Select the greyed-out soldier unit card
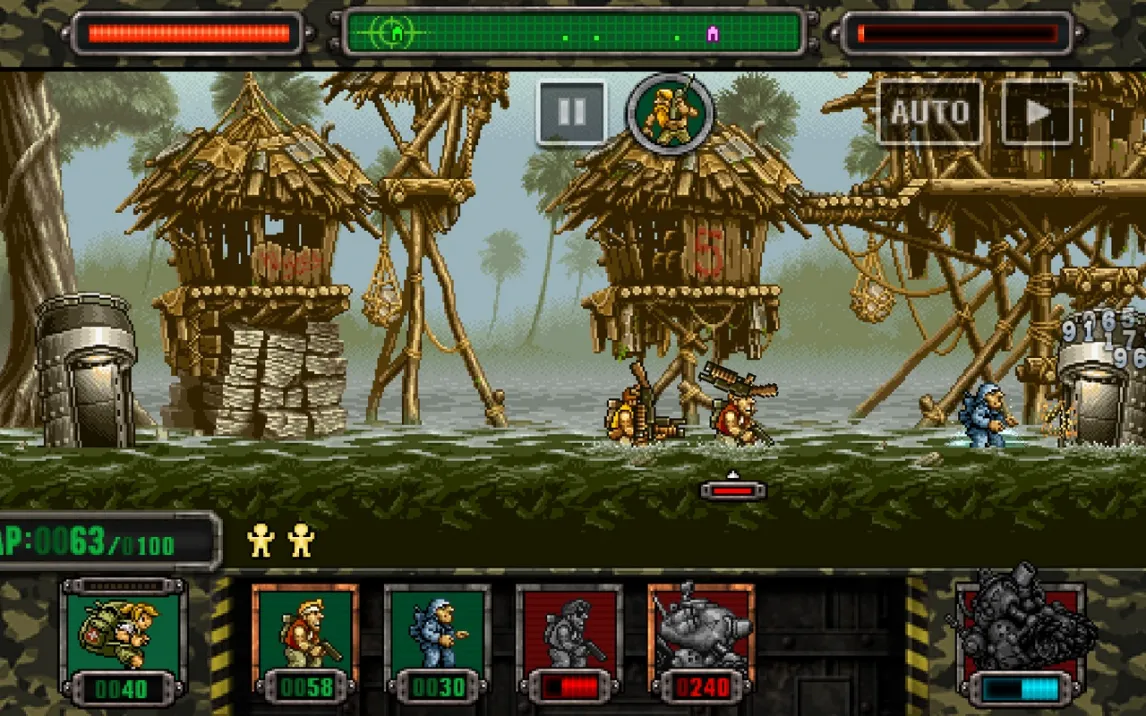Viewport: 1146px width, 716px height. [x=570, y=641]
